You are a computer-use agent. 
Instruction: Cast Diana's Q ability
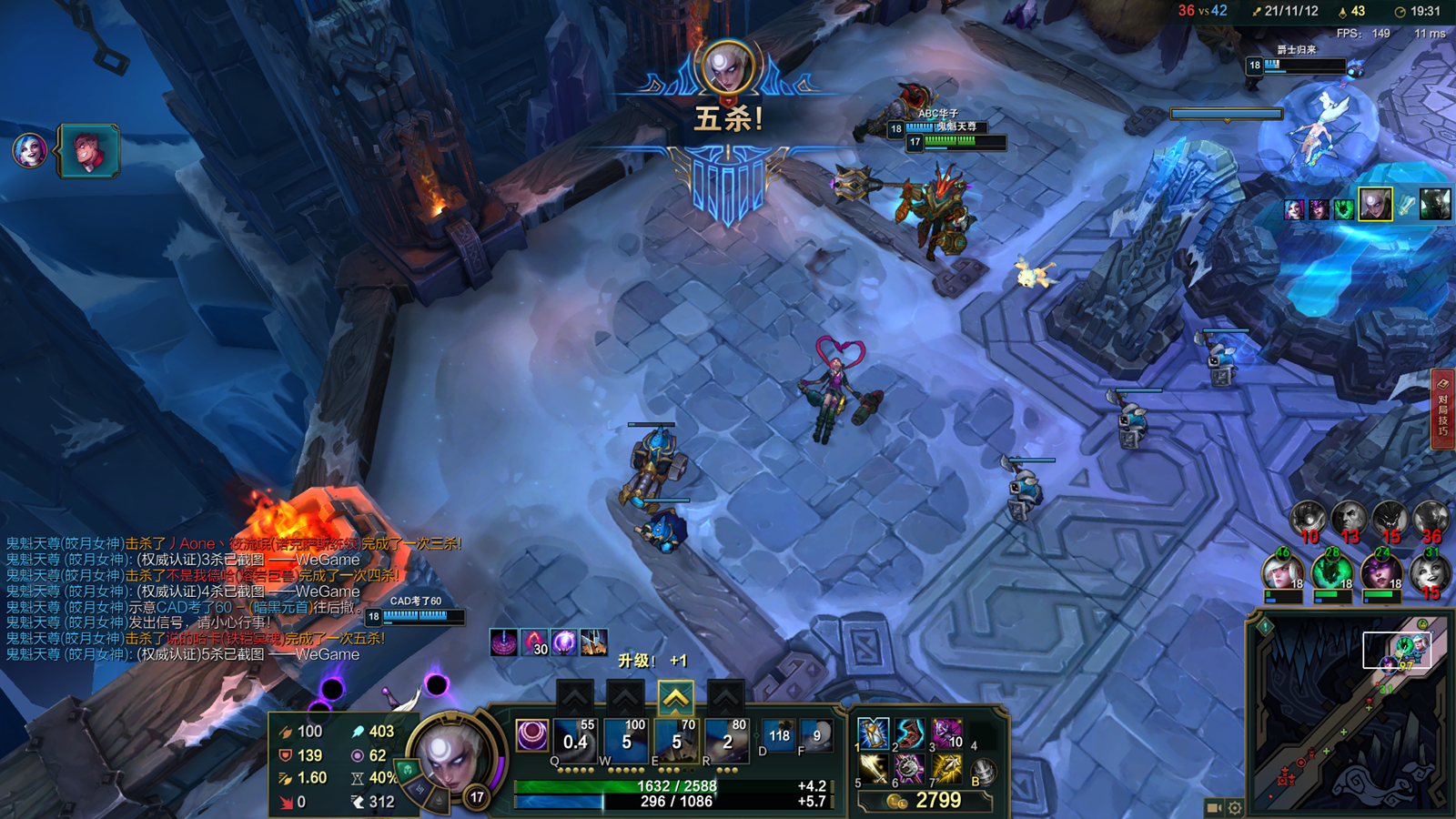[x=575, y=739]
